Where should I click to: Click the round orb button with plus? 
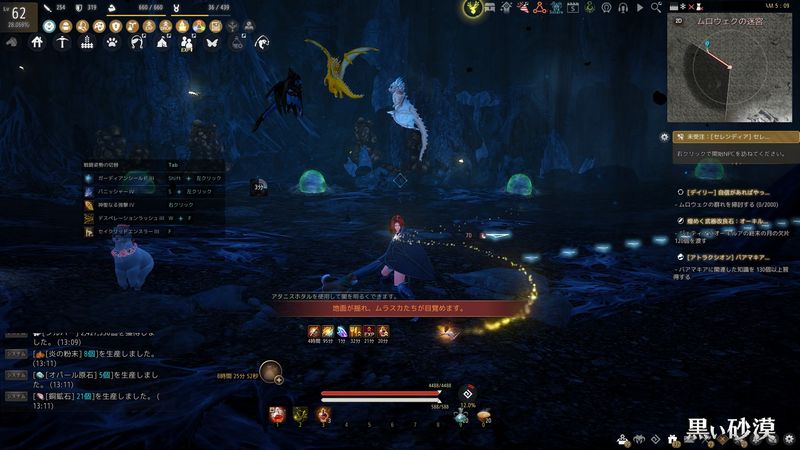click(x=270, y=372)
